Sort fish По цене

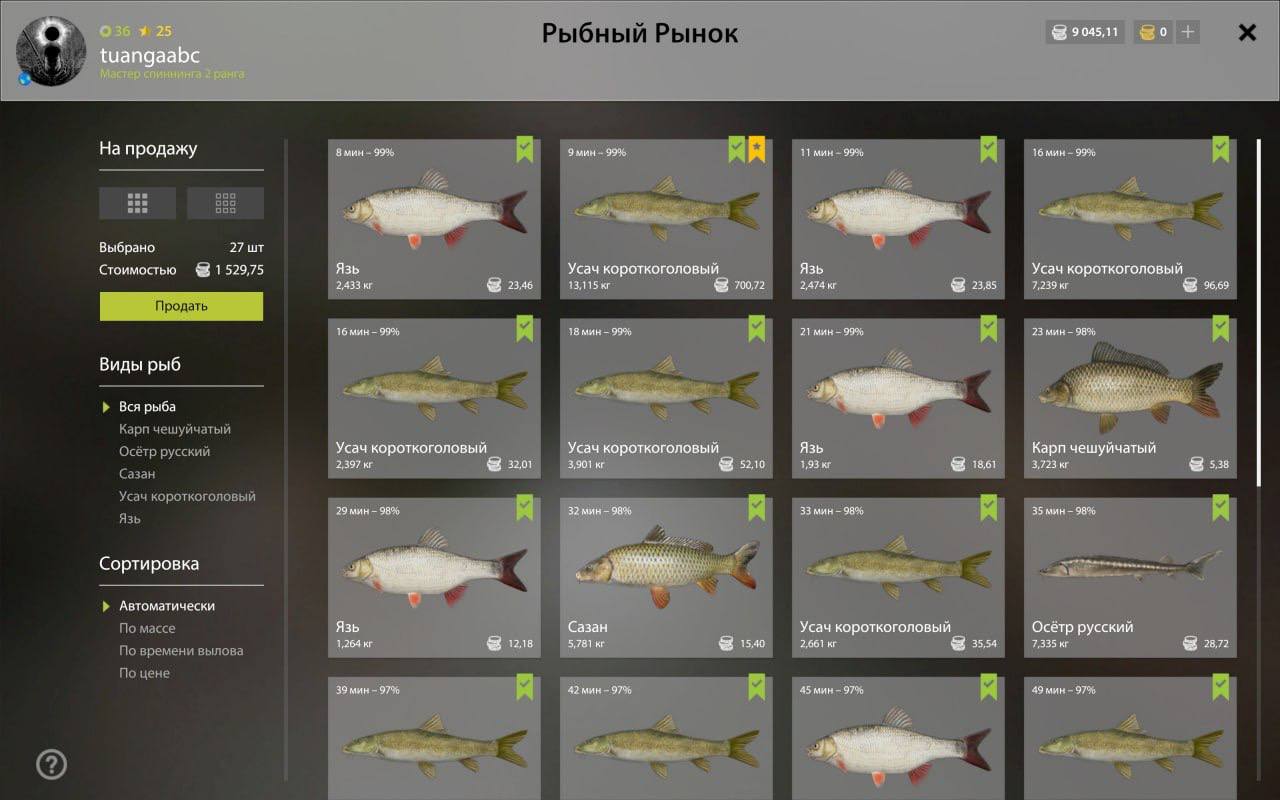pyautogui.click(x=144, y=673)
